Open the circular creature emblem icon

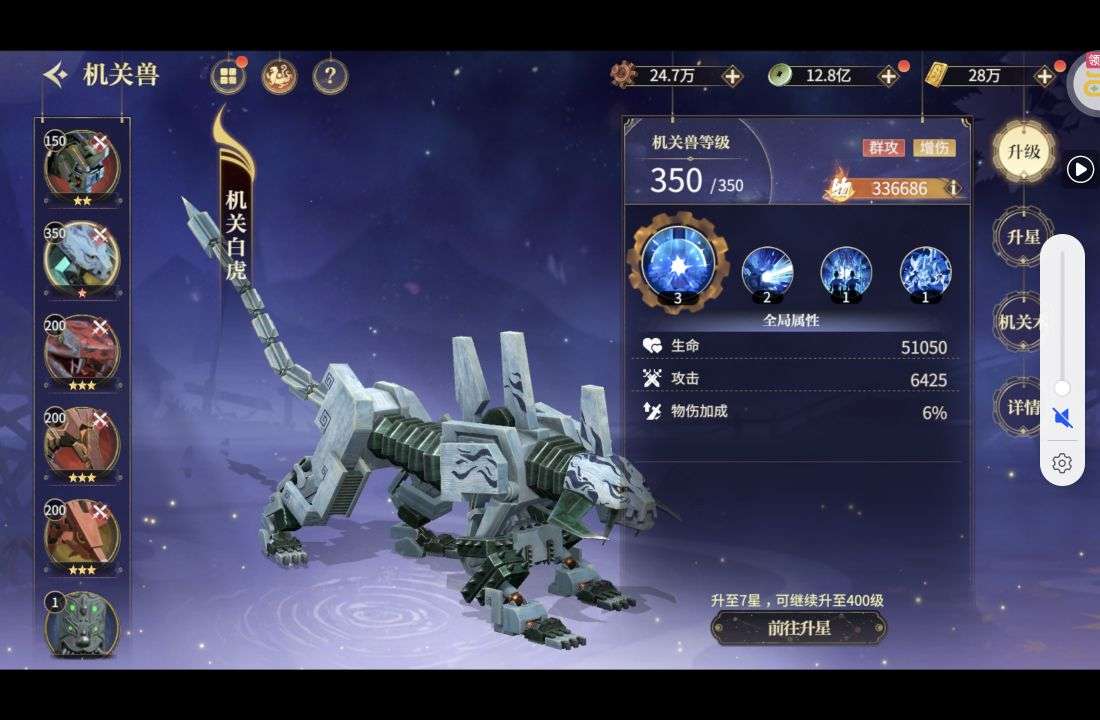coord(279,76)
